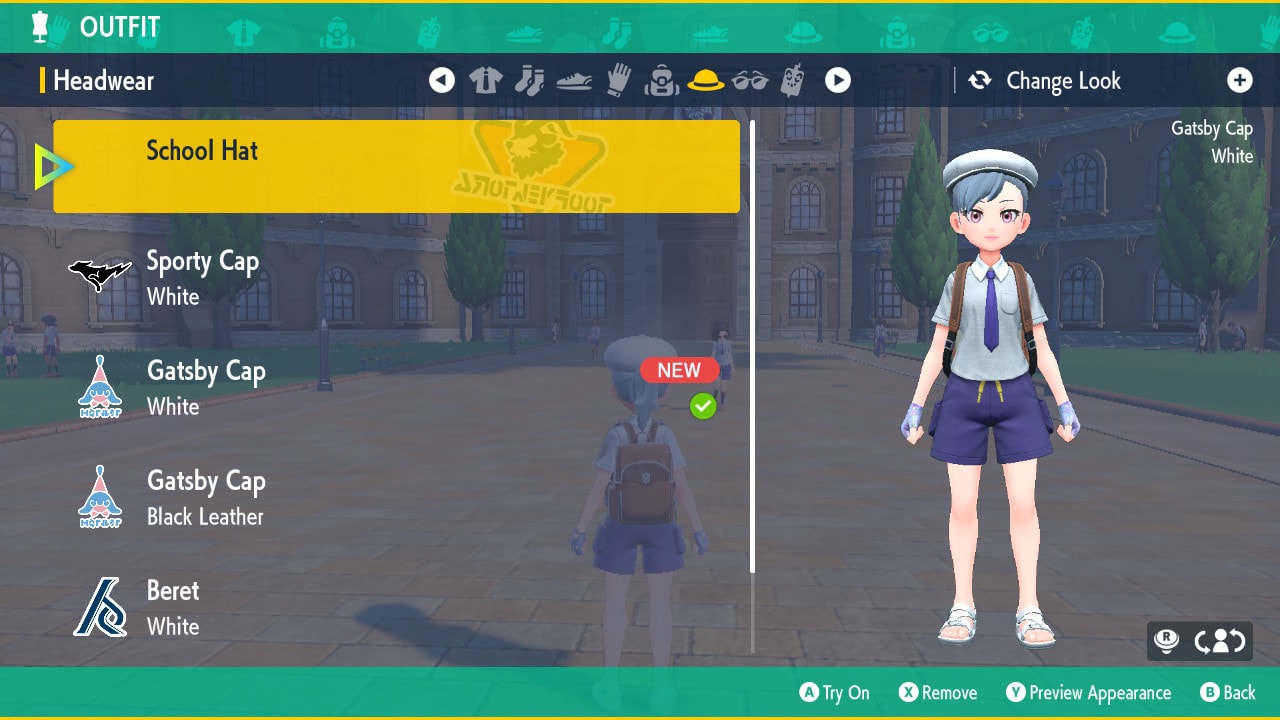
Task: Open the plus button beside Change Look
Action: click(1240, 80)
